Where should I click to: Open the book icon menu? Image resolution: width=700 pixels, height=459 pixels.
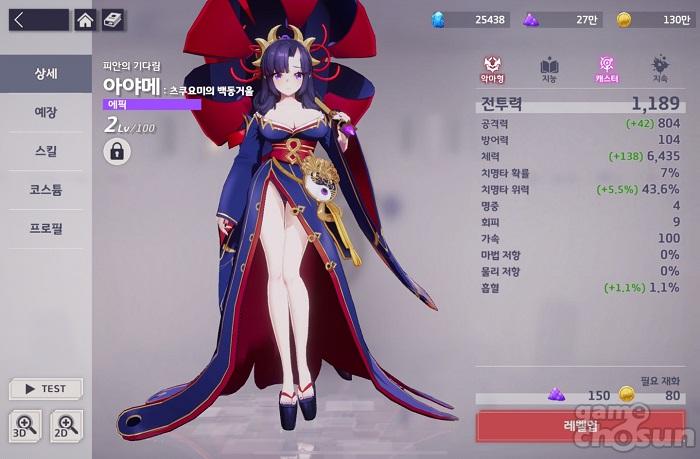113,19
